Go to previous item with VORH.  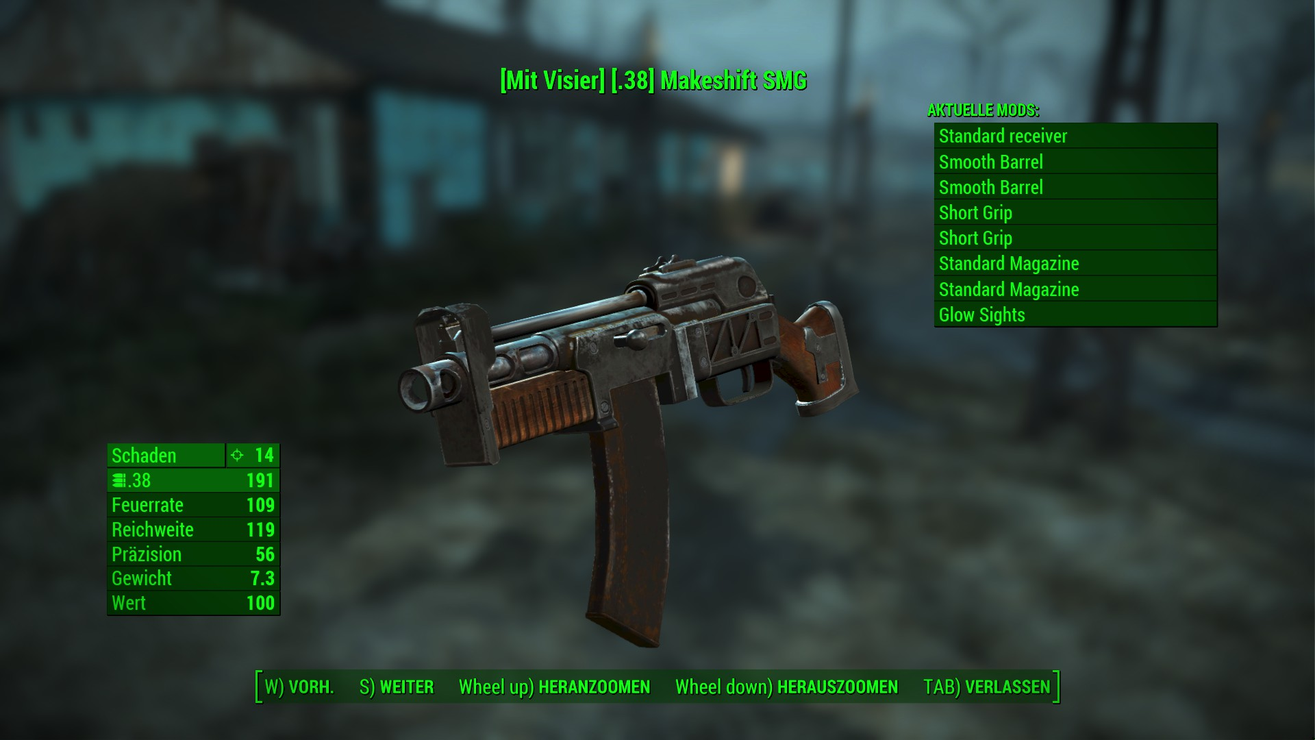pyautogui.click(x=299, y=687)
